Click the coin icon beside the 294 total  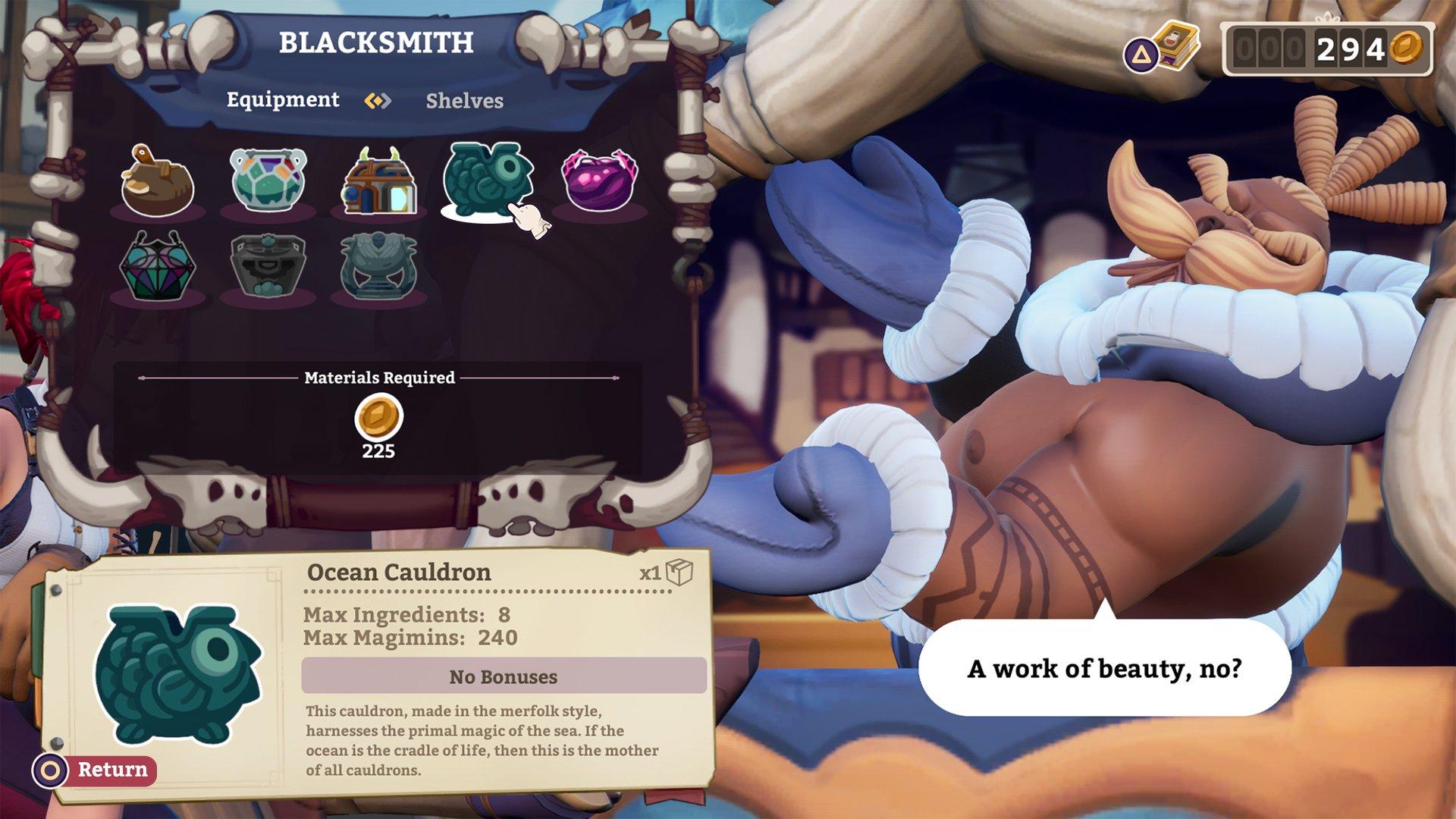1407,47
